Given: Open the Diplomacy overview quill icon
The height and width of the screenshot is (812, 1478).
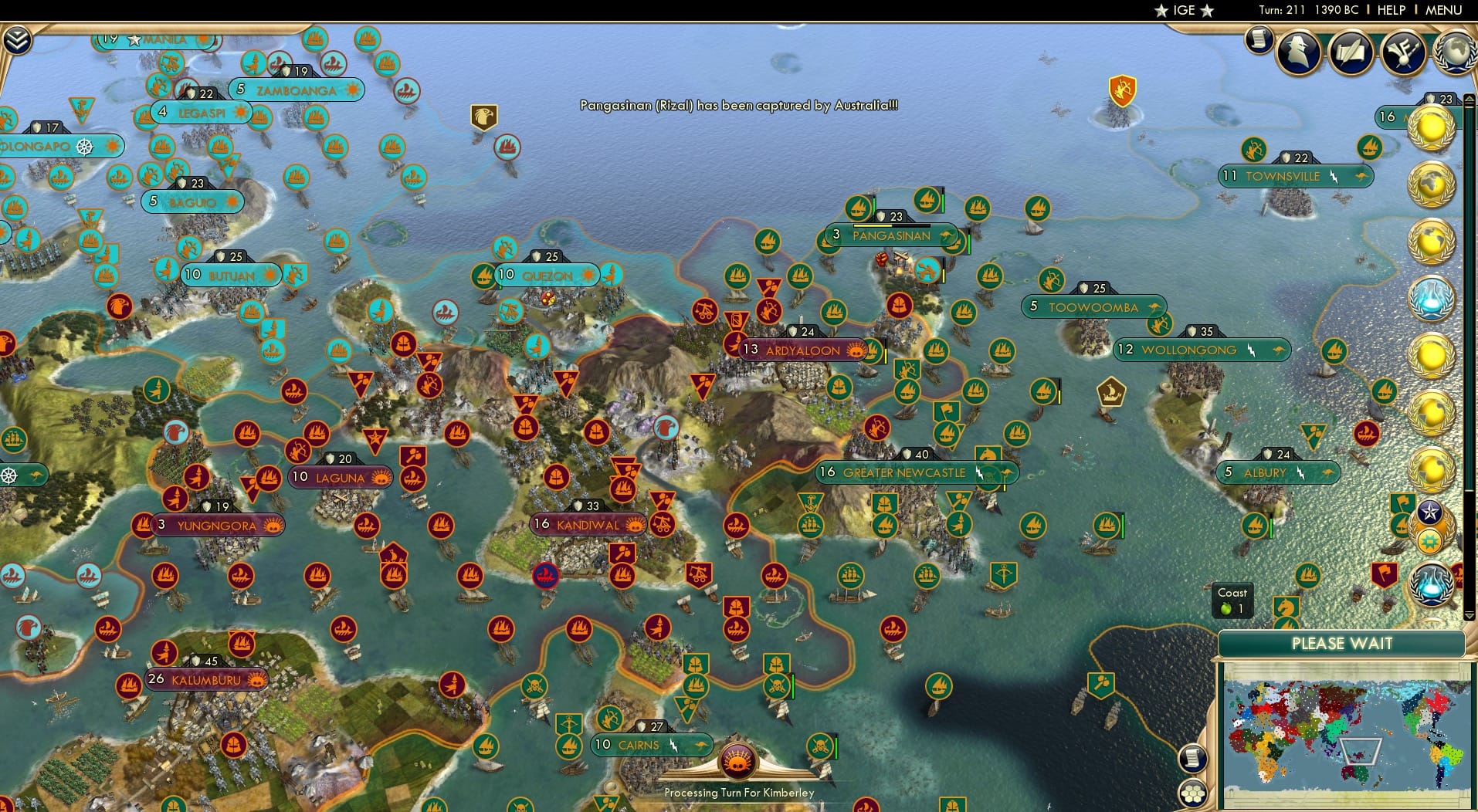Looking at the screenshot, I should click(x=1351, y=52).
